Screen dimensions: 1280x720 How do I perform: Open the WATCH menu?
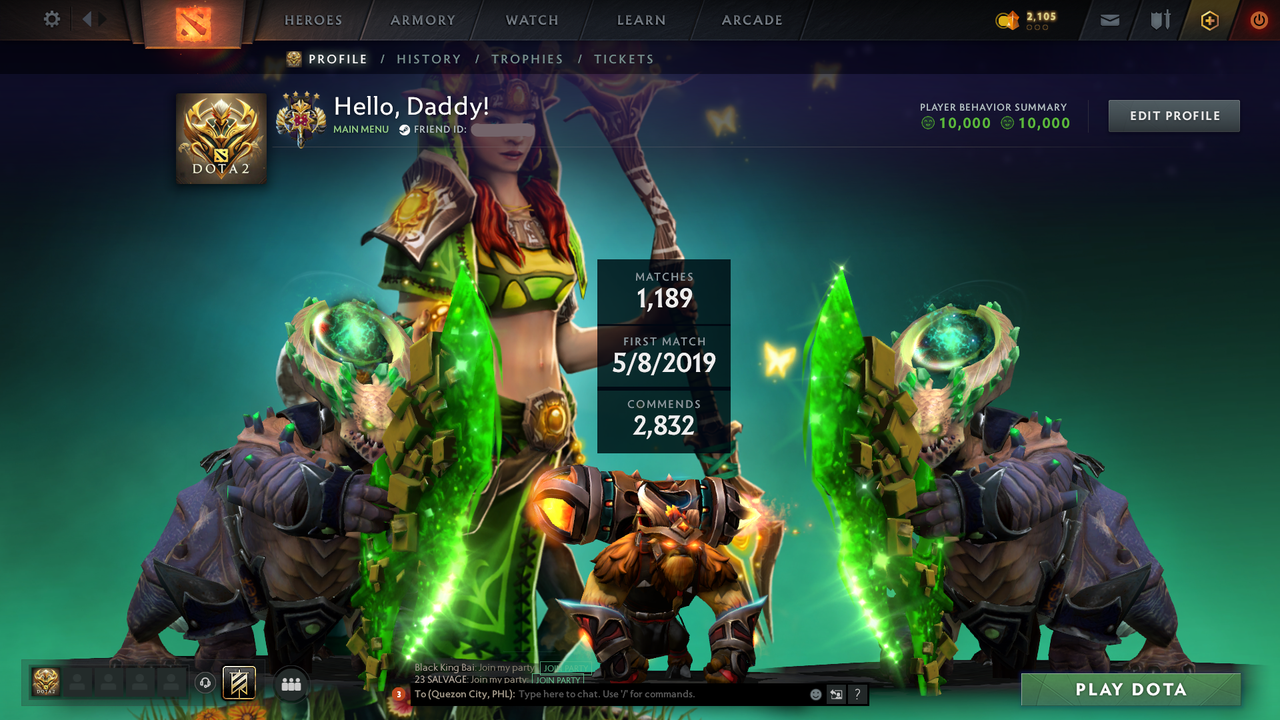[x=531, y=19]
